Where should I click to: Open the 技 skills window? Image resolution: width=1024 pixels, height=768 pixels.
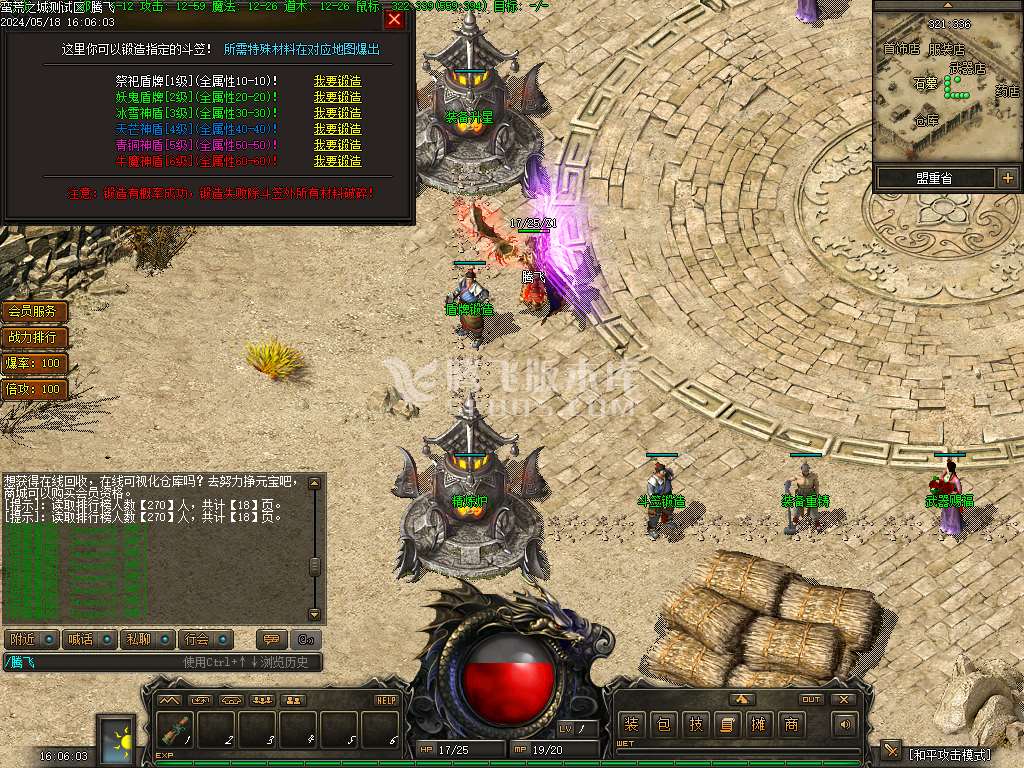tap(696, 724)
